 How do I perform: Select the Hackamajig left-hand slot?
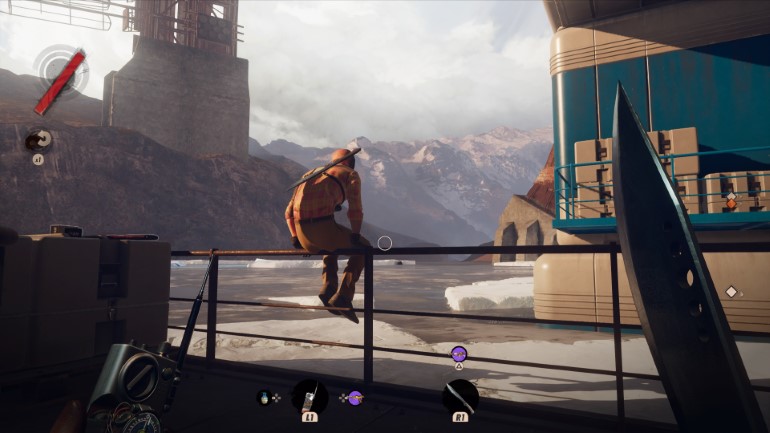309,397
